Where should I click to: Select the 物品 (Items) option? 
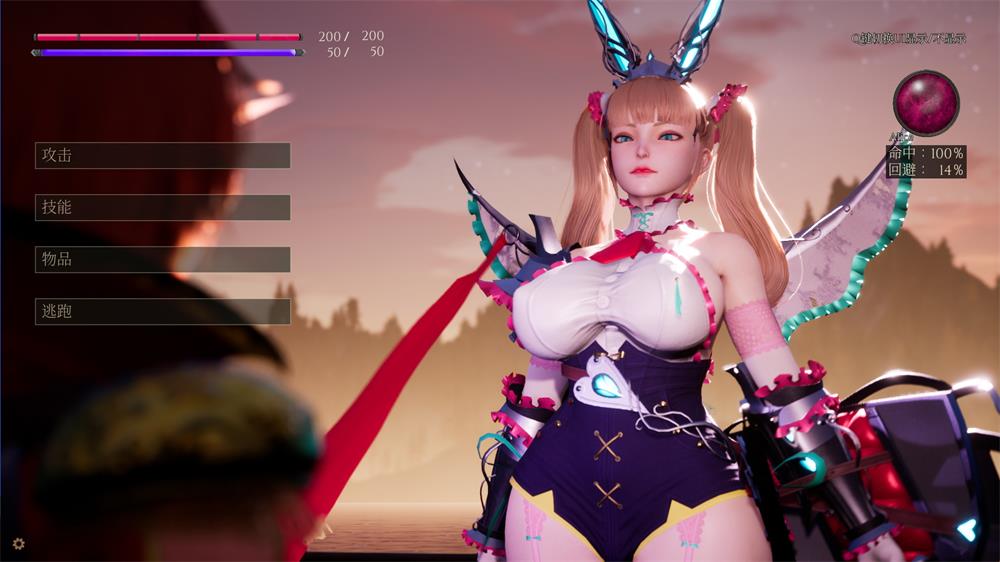click(x=162, y=259)
